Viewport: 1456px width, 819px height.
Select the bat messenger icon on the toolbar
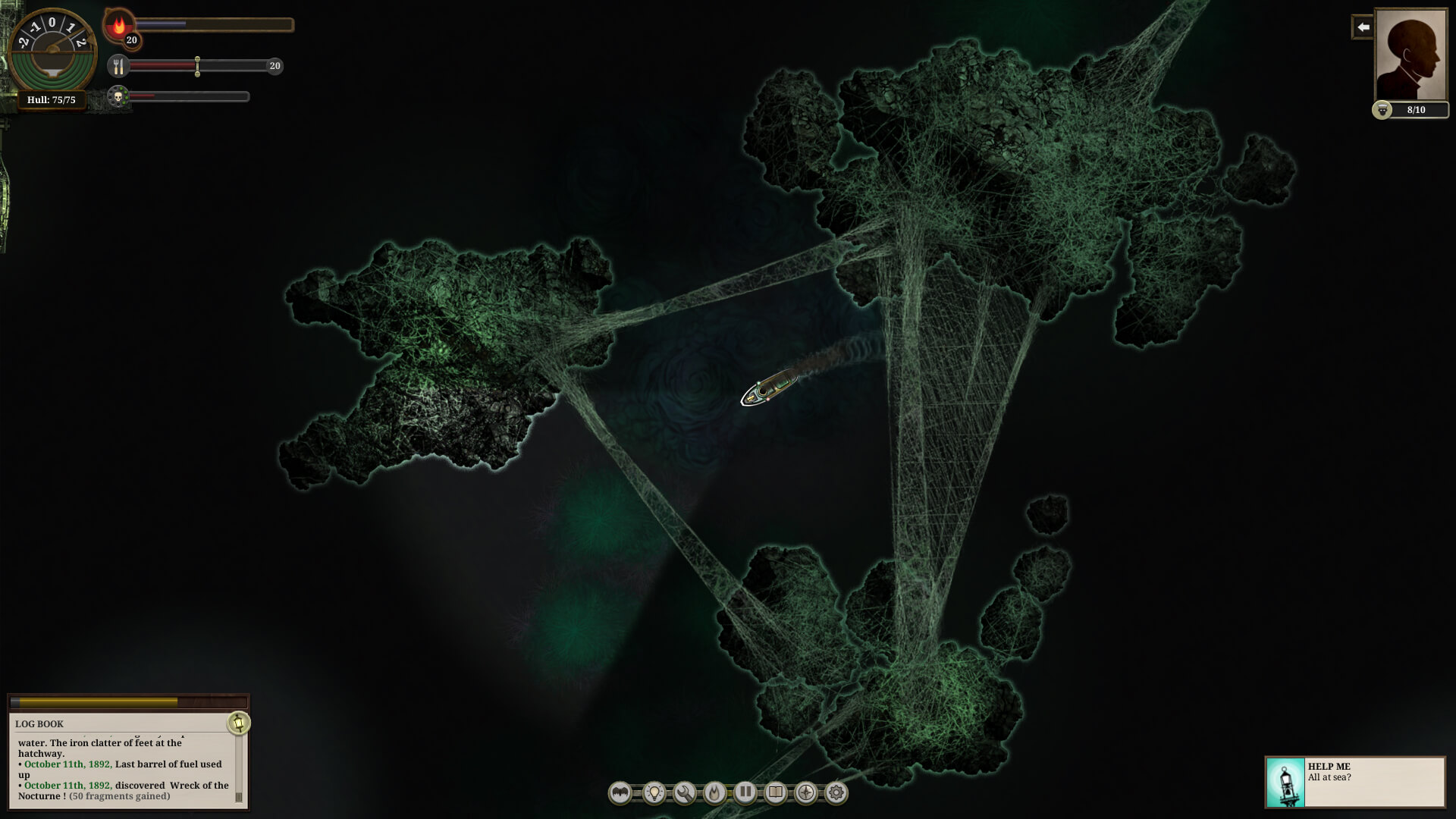[x=620, y=792]
